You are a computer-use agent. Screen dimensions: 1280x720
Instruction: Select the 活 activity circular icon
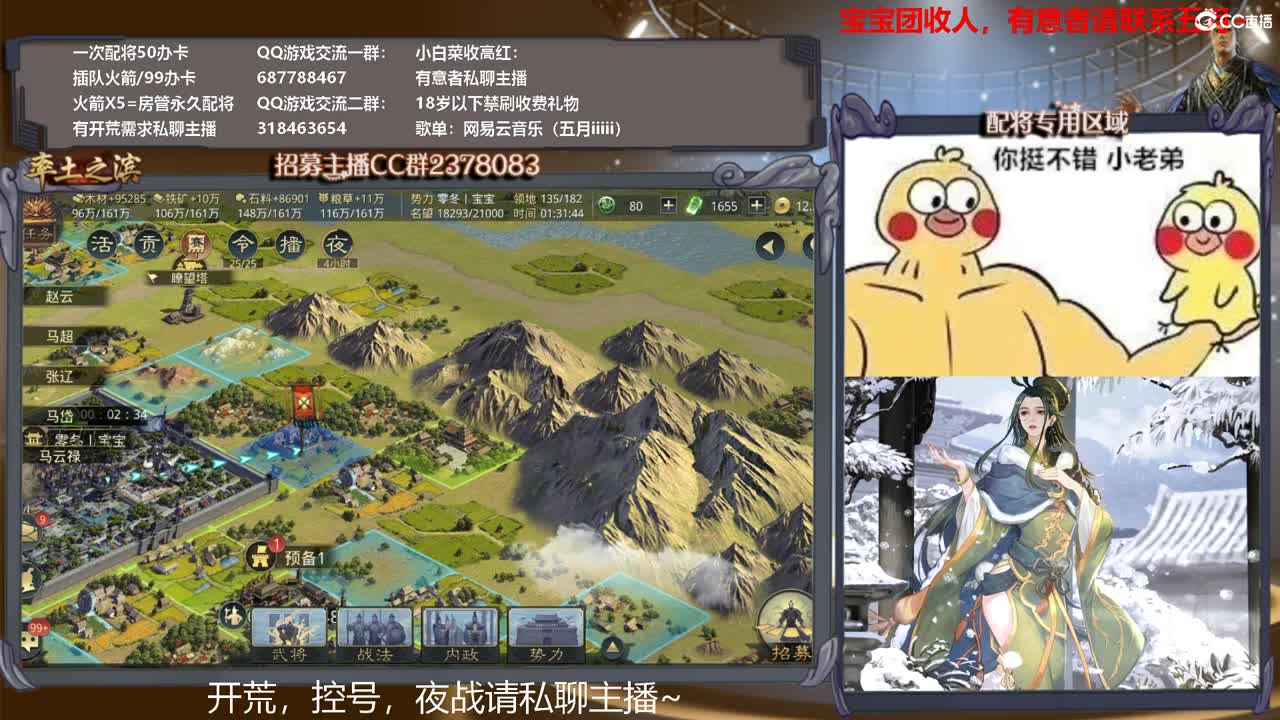pyautogui.click(x=100, y=243)
